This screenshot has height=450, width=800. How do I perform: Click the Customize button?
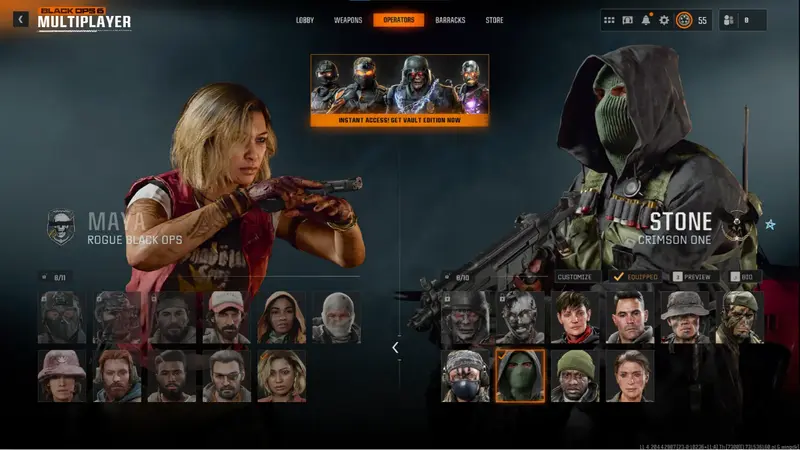[574, 276]
